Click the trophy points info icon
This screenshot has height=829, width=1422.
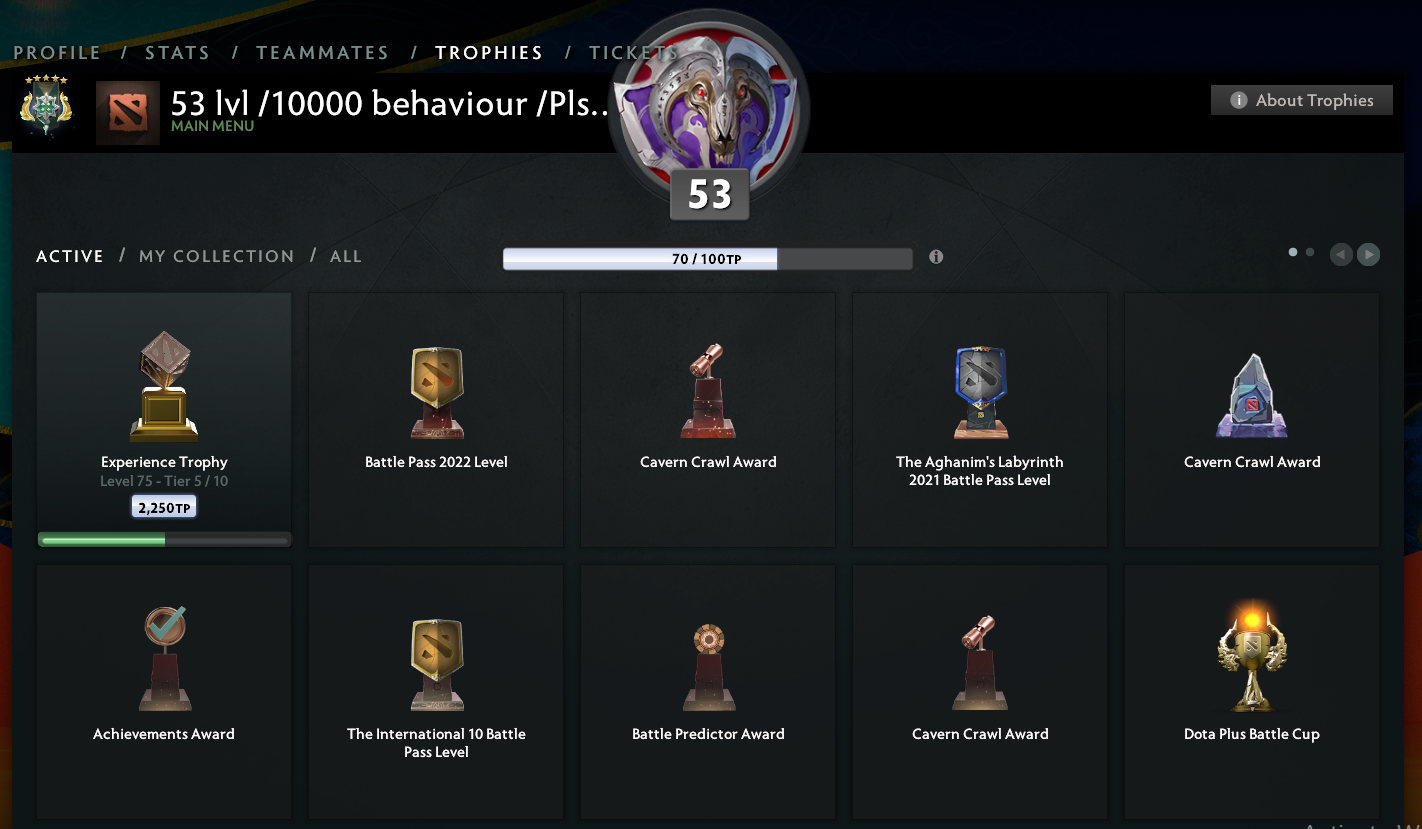click(x=936, y=257)
